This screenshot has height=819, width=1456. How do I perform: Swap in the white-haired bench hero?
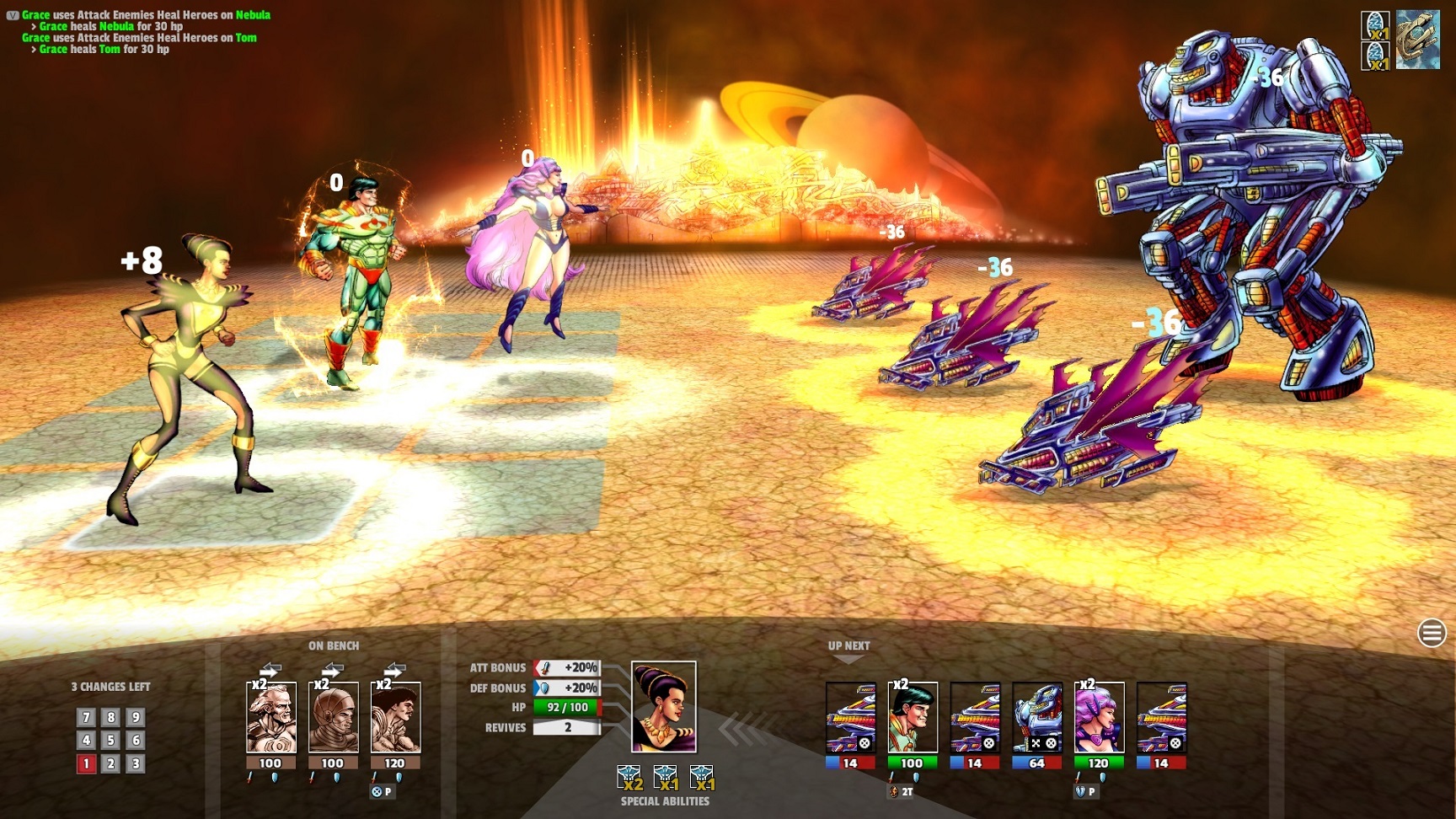tap(270, 717)
